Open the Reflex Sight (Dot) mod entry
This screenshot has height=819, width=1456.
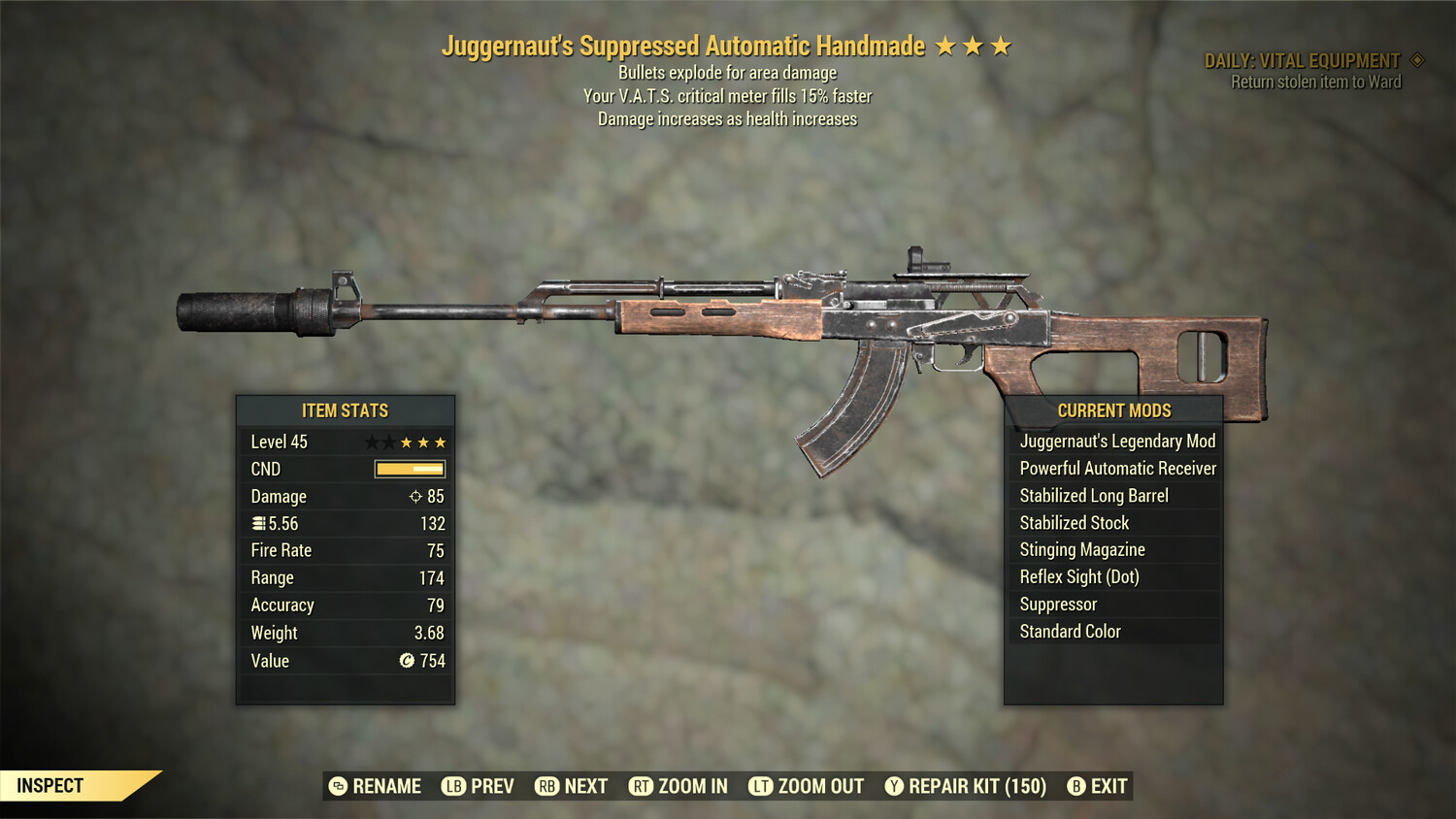(x=1112, y=576)
